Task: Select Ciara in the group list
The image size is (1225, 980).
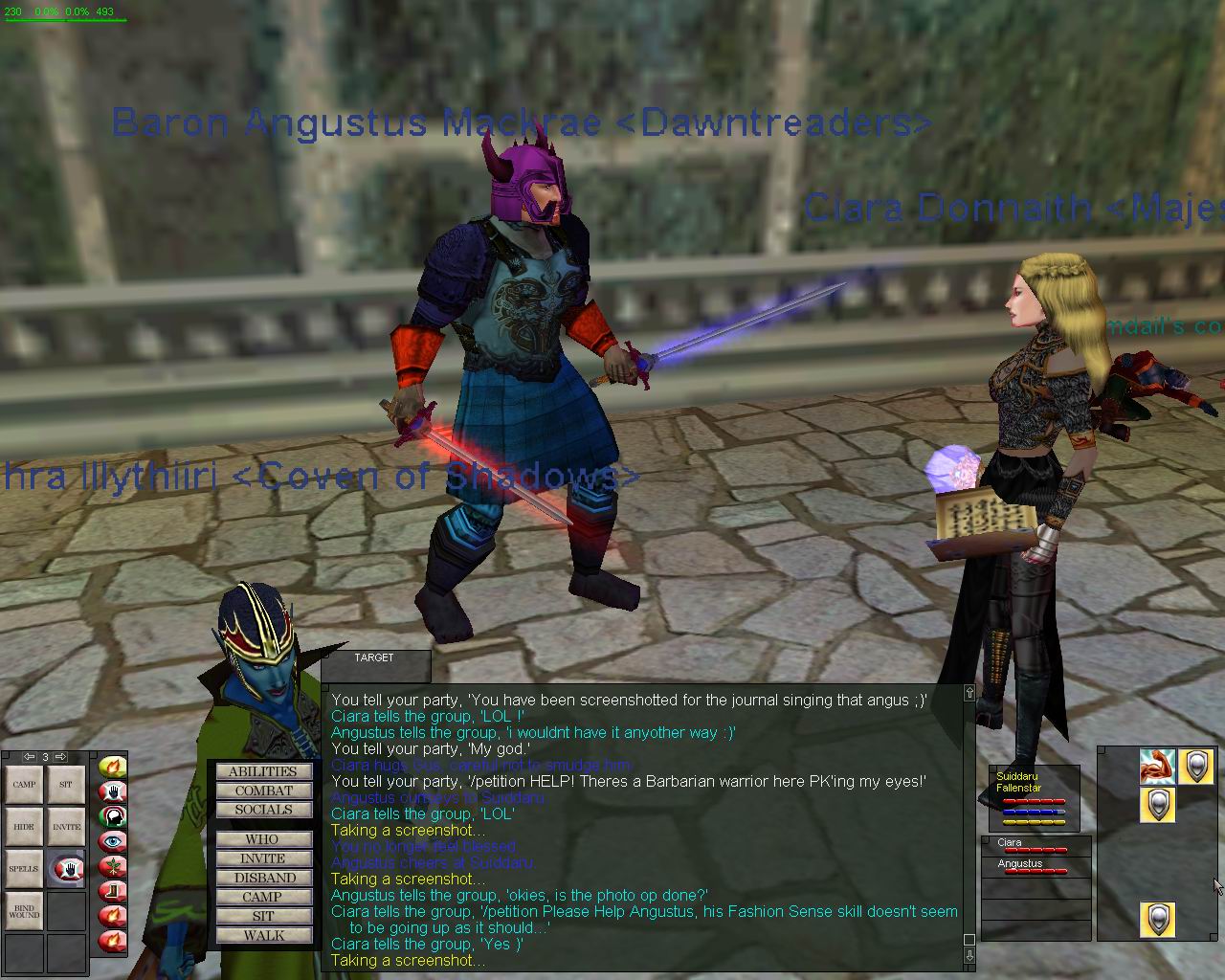Action: coord(1036,846)
